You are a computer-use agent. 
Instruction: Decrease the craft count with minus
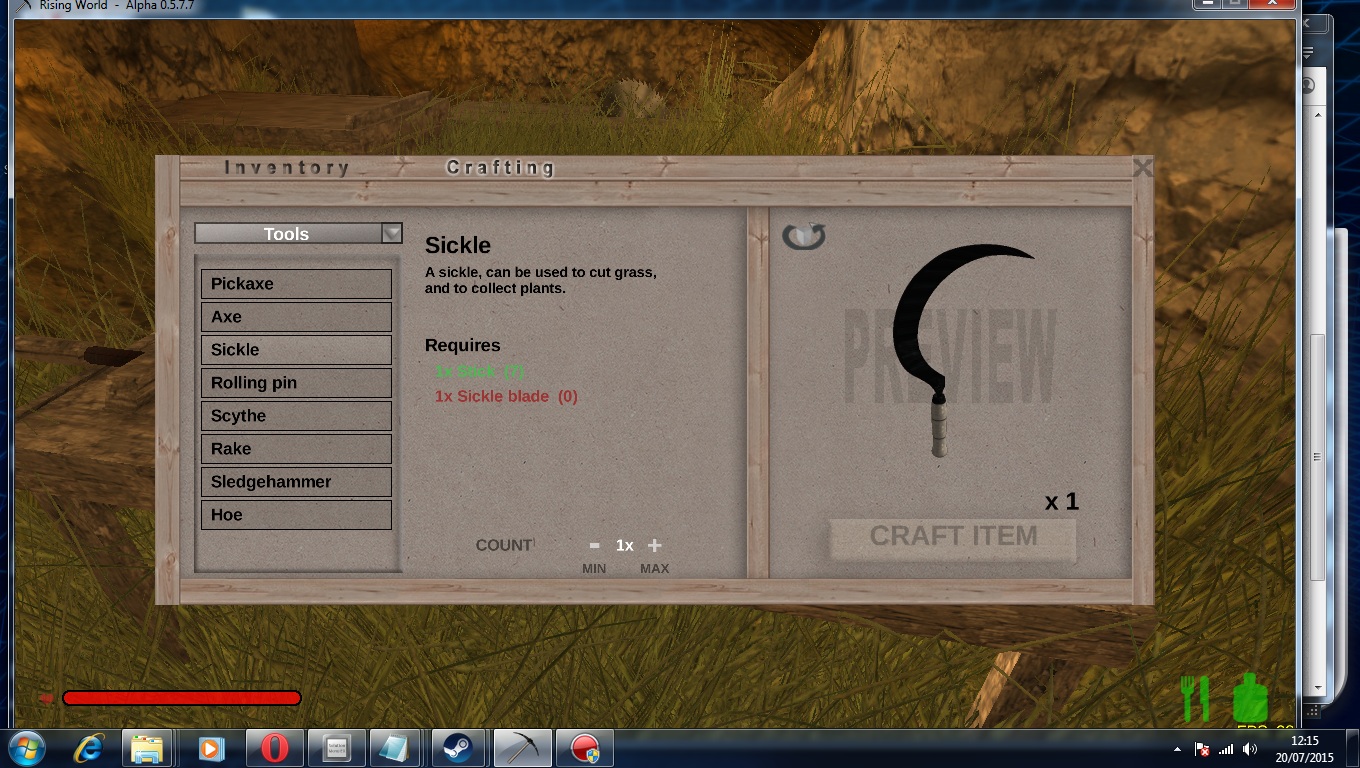tap(594, 545)
